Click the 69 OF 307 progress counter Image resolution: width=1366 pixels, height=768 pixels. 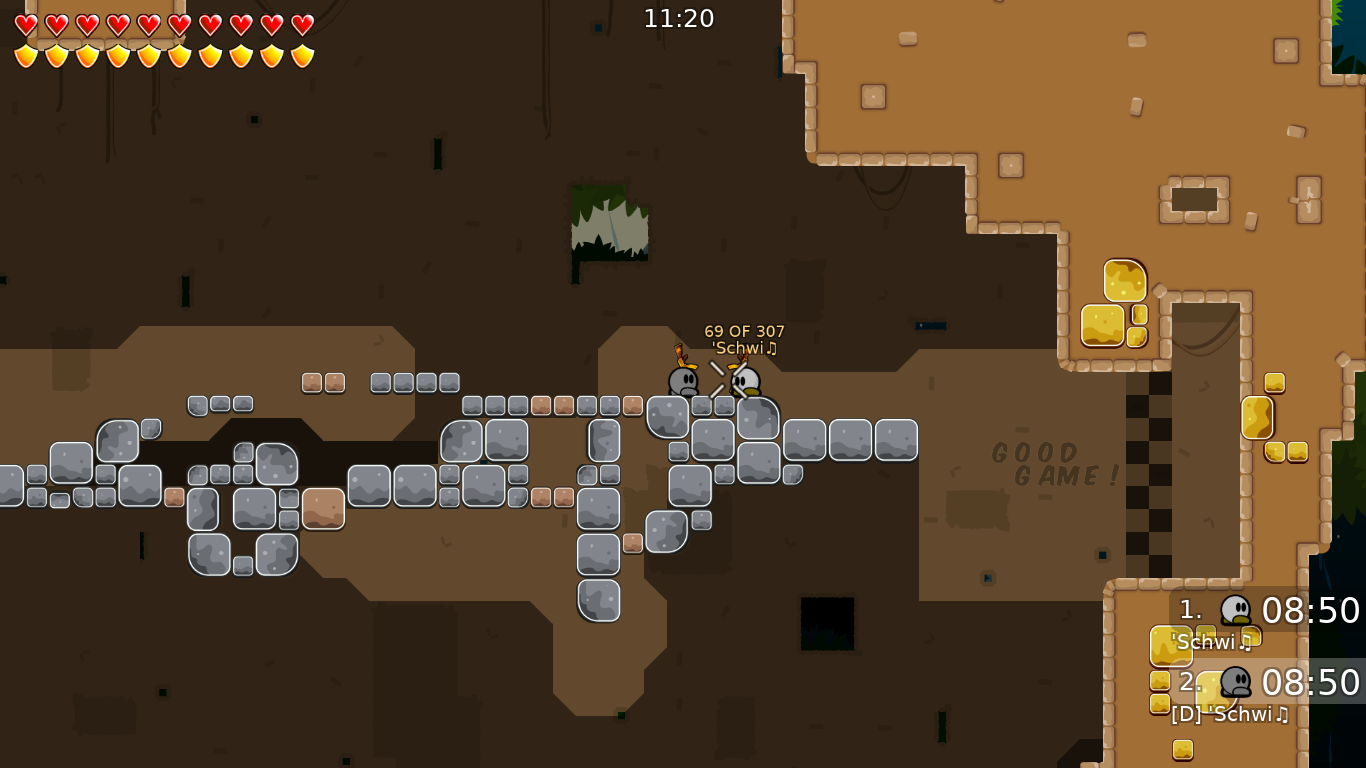(x=744, y=330)
